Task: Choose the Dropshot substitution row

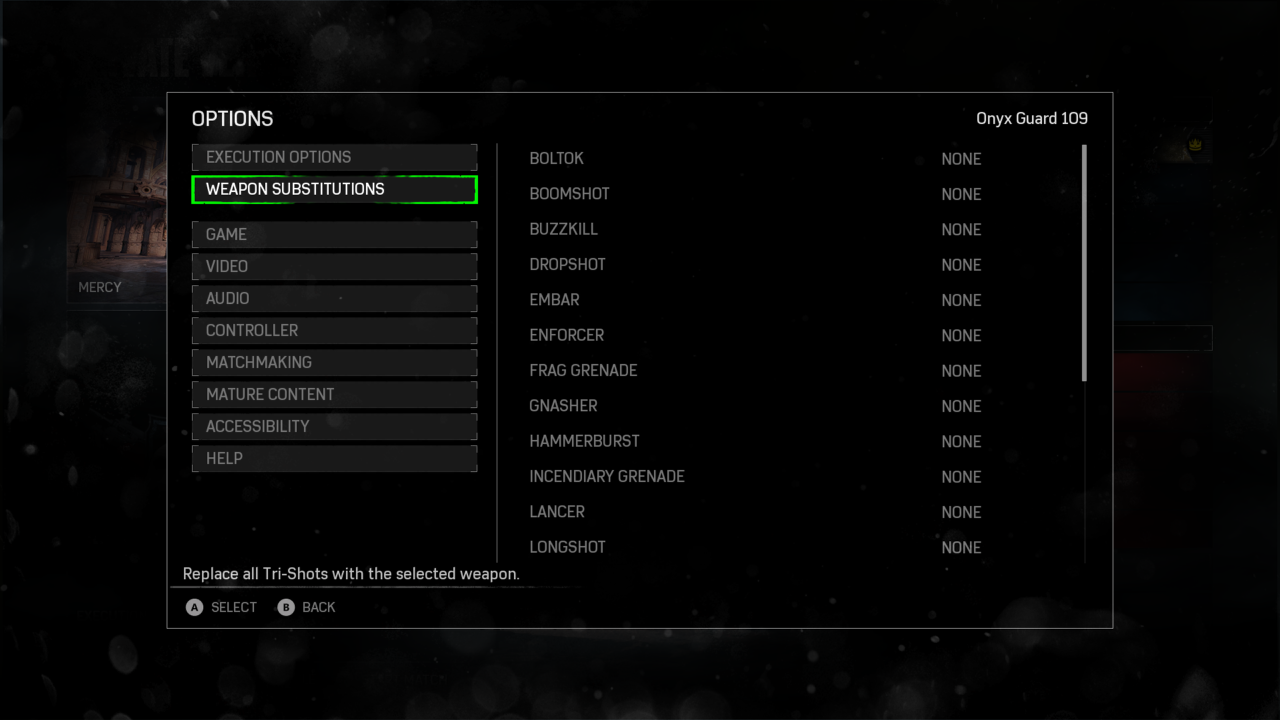Action: (755, 265)
